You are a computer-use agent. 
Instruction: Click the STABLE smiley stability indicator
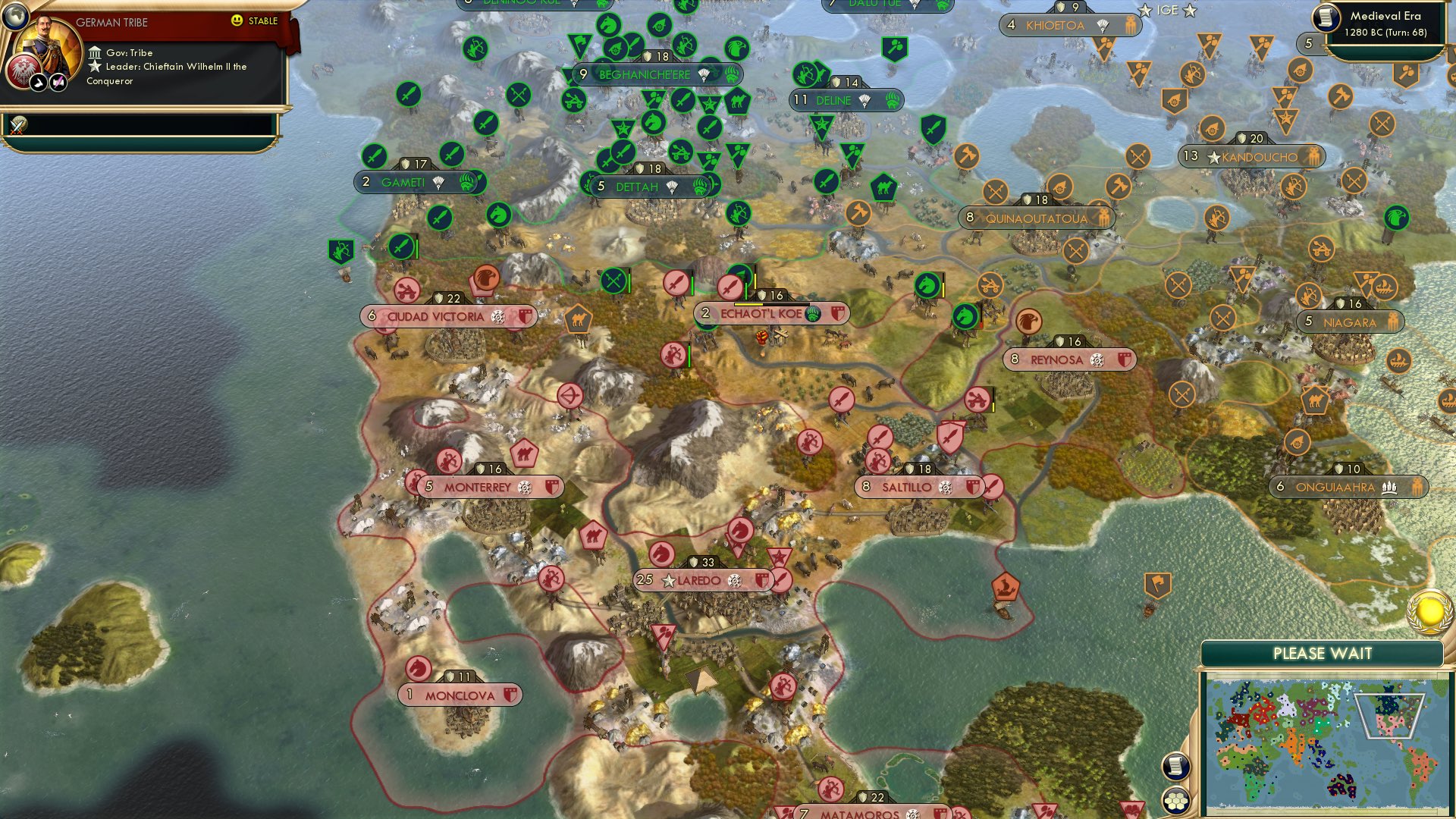(237, 20)
